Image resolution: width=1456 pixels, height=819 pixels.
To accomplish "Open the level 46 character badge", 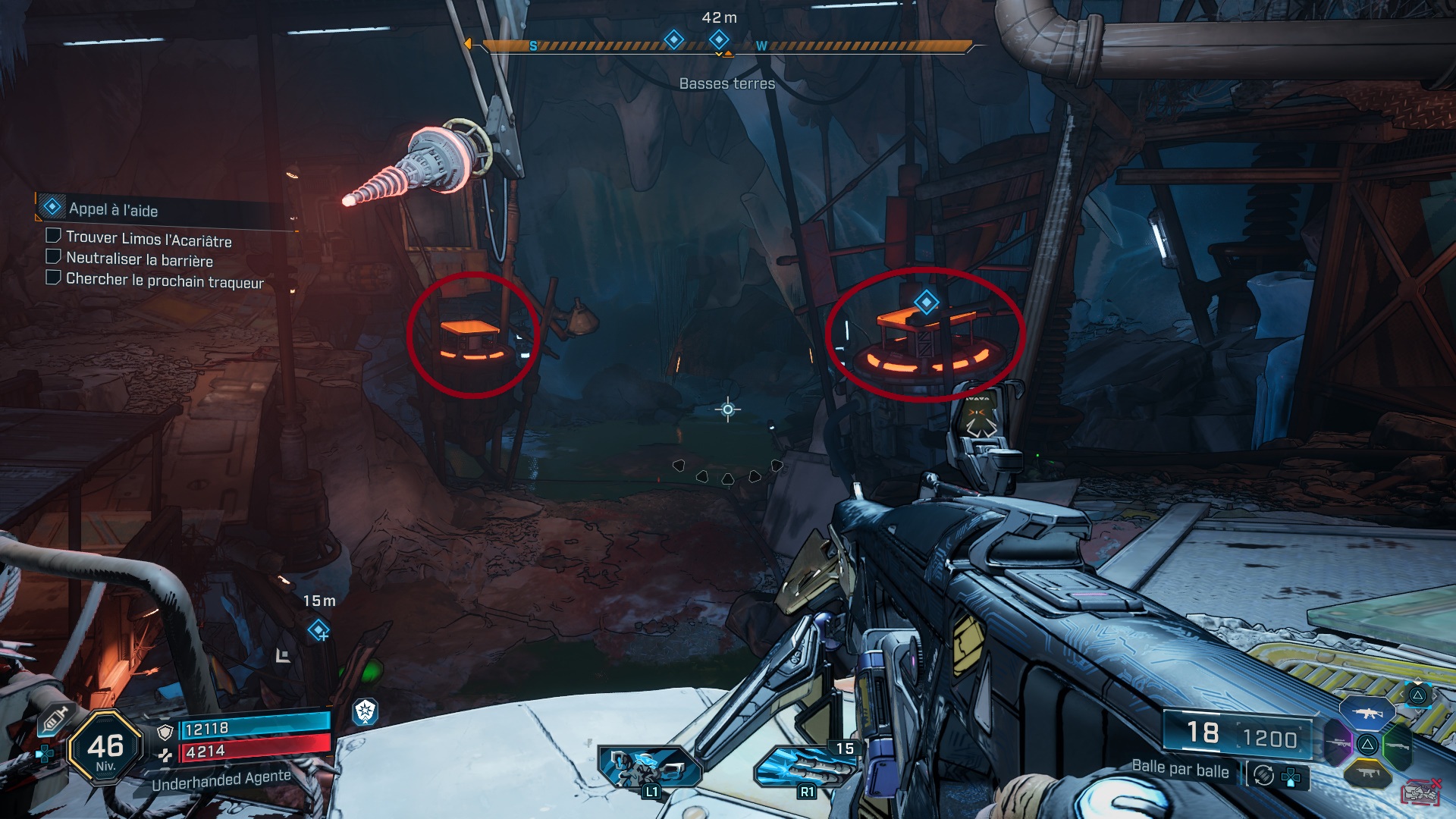I will 105,748.
